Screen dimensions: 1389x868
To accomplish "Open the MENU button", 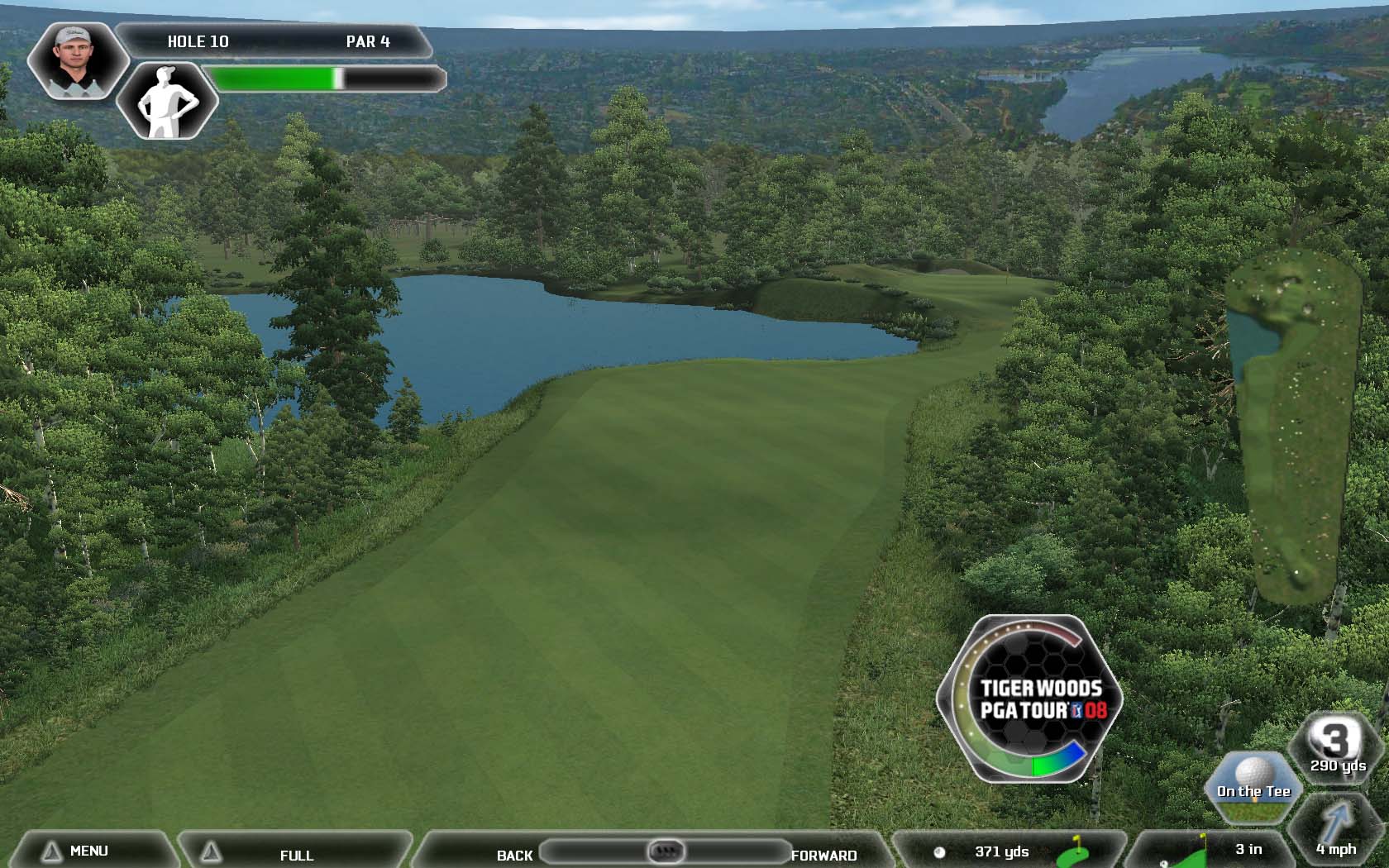I will [88, 851].
